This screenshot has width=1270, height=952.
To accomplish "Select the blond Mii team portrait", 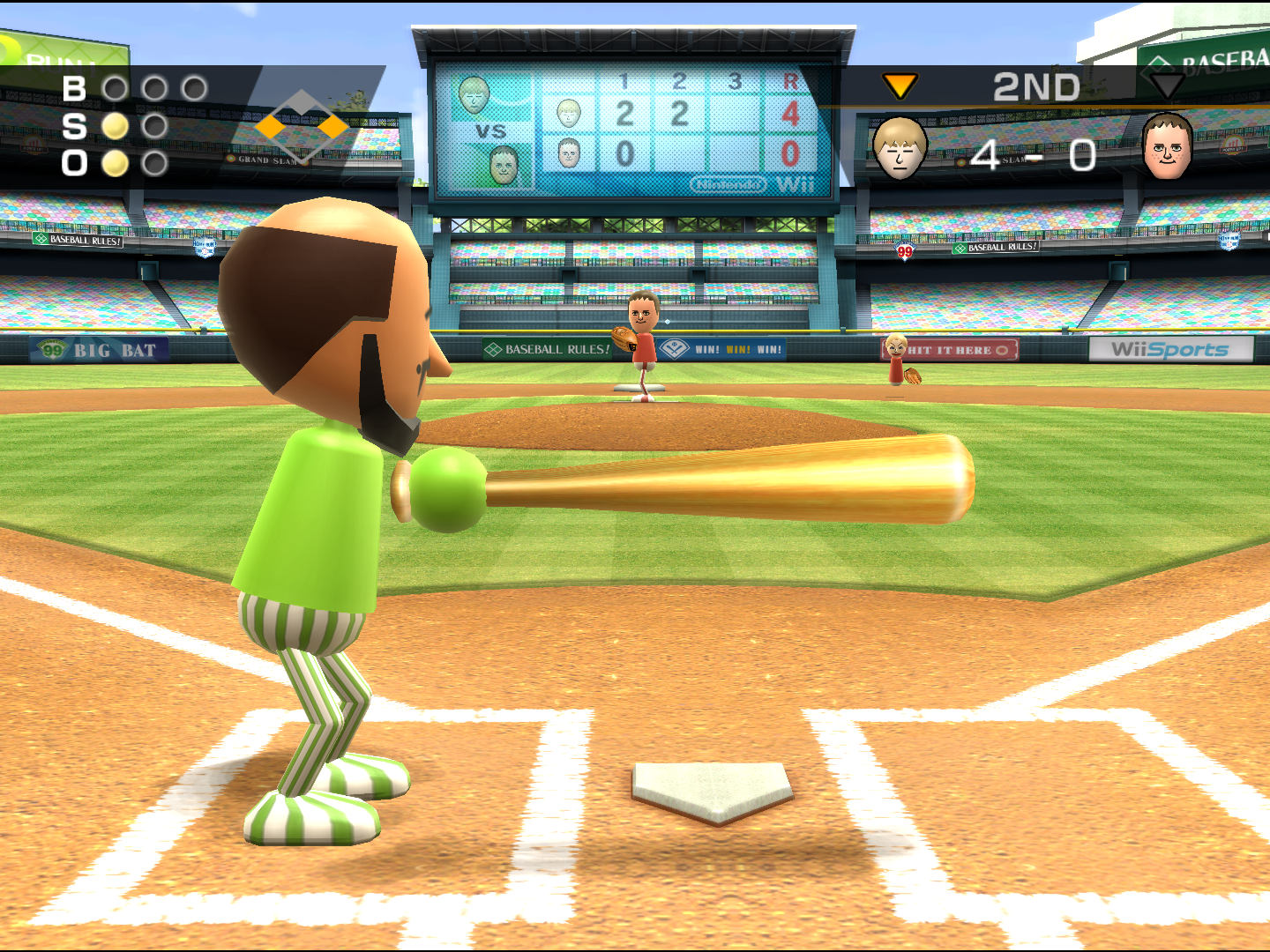I will tap(900, 148).
